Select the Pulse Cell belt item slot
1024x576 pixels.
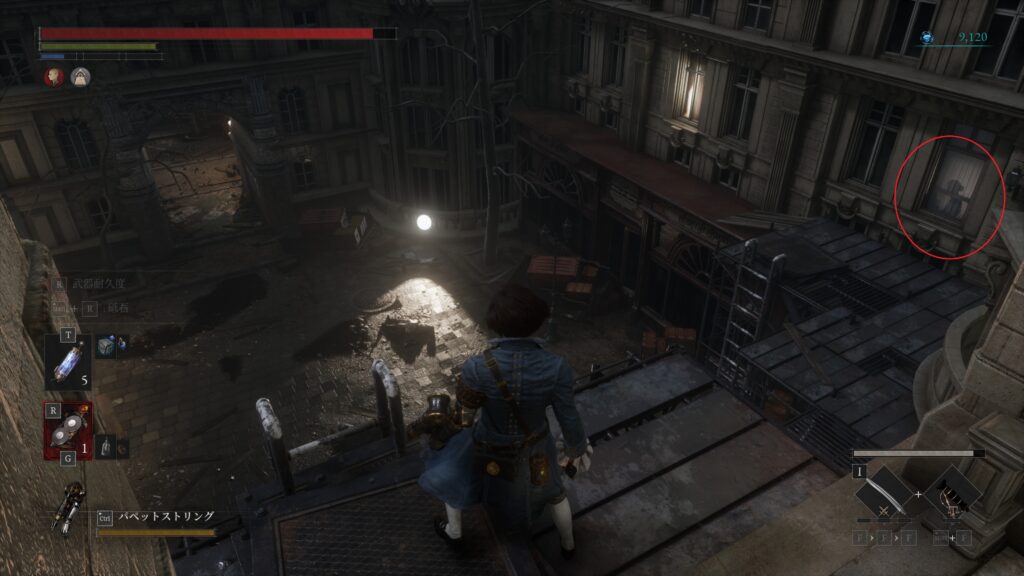click(68, 358)
